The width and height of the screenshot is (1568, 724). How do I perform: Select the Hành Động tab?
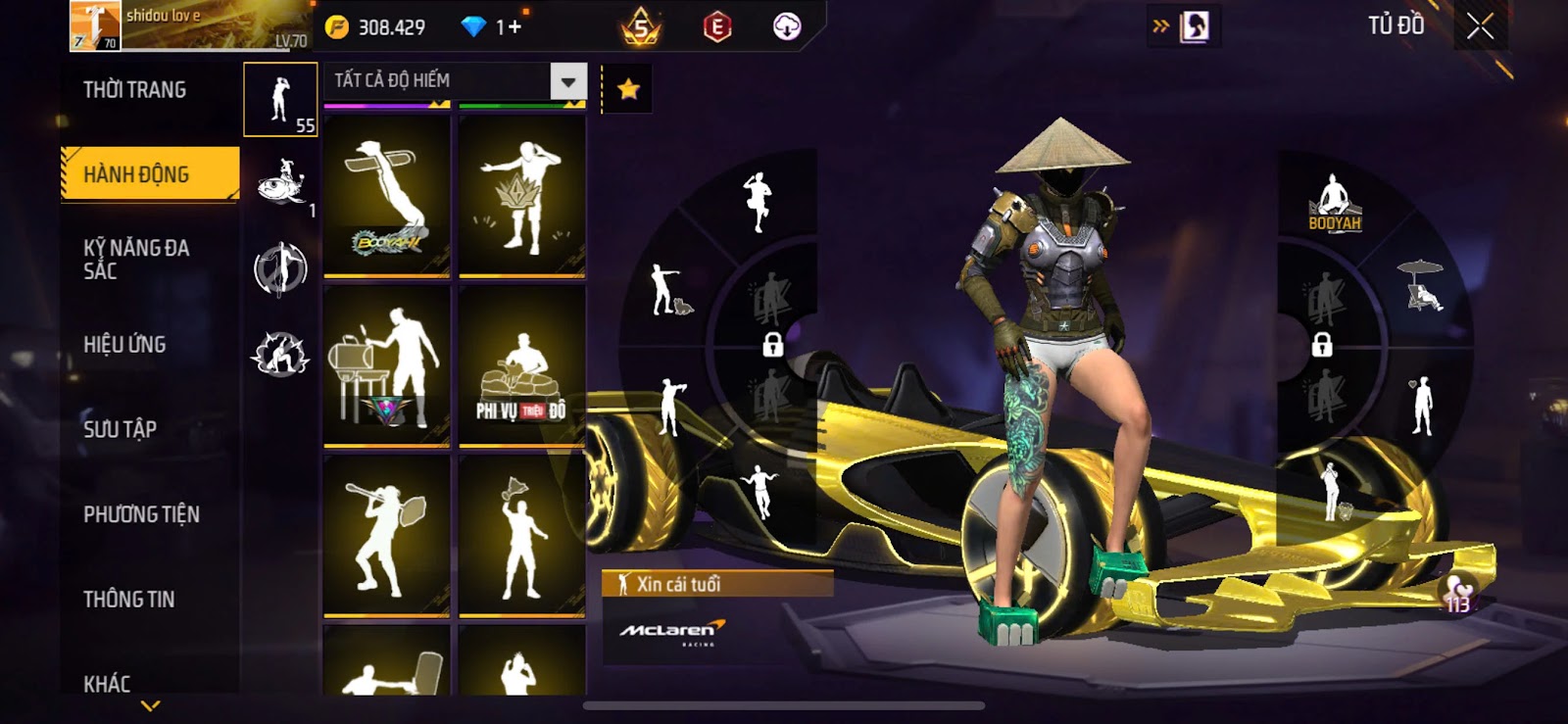pyautogui.click(x=149, y=174)
